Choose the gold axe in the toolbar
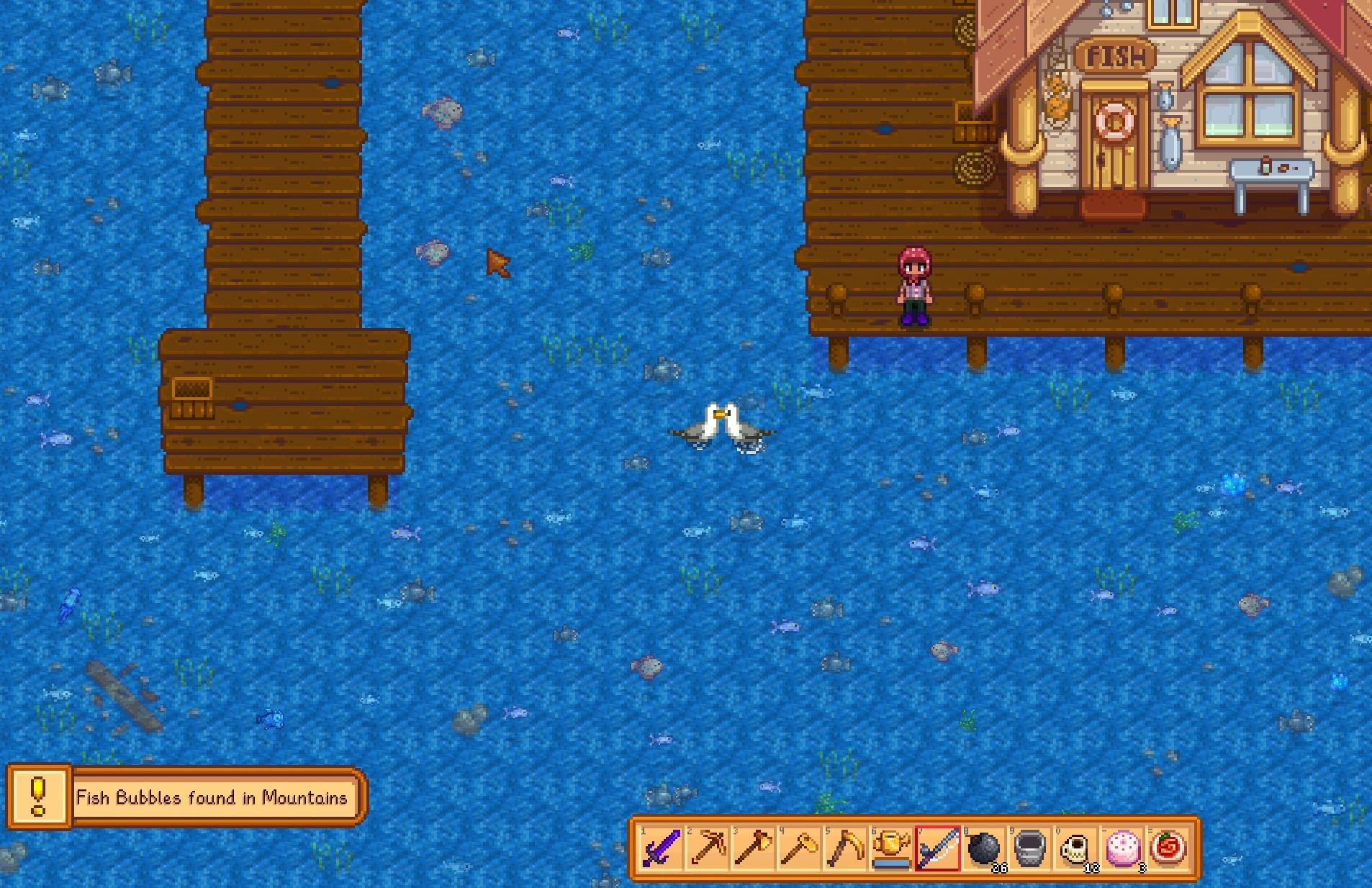The image size is (1372, 888). (x=753, y=848)
